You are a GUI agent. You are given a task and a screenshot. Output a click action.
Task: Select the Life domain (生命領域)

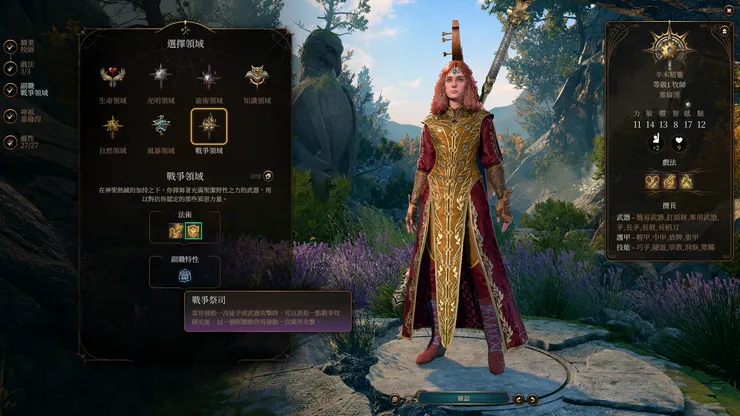pyautogui.click(x=115, y=77)
